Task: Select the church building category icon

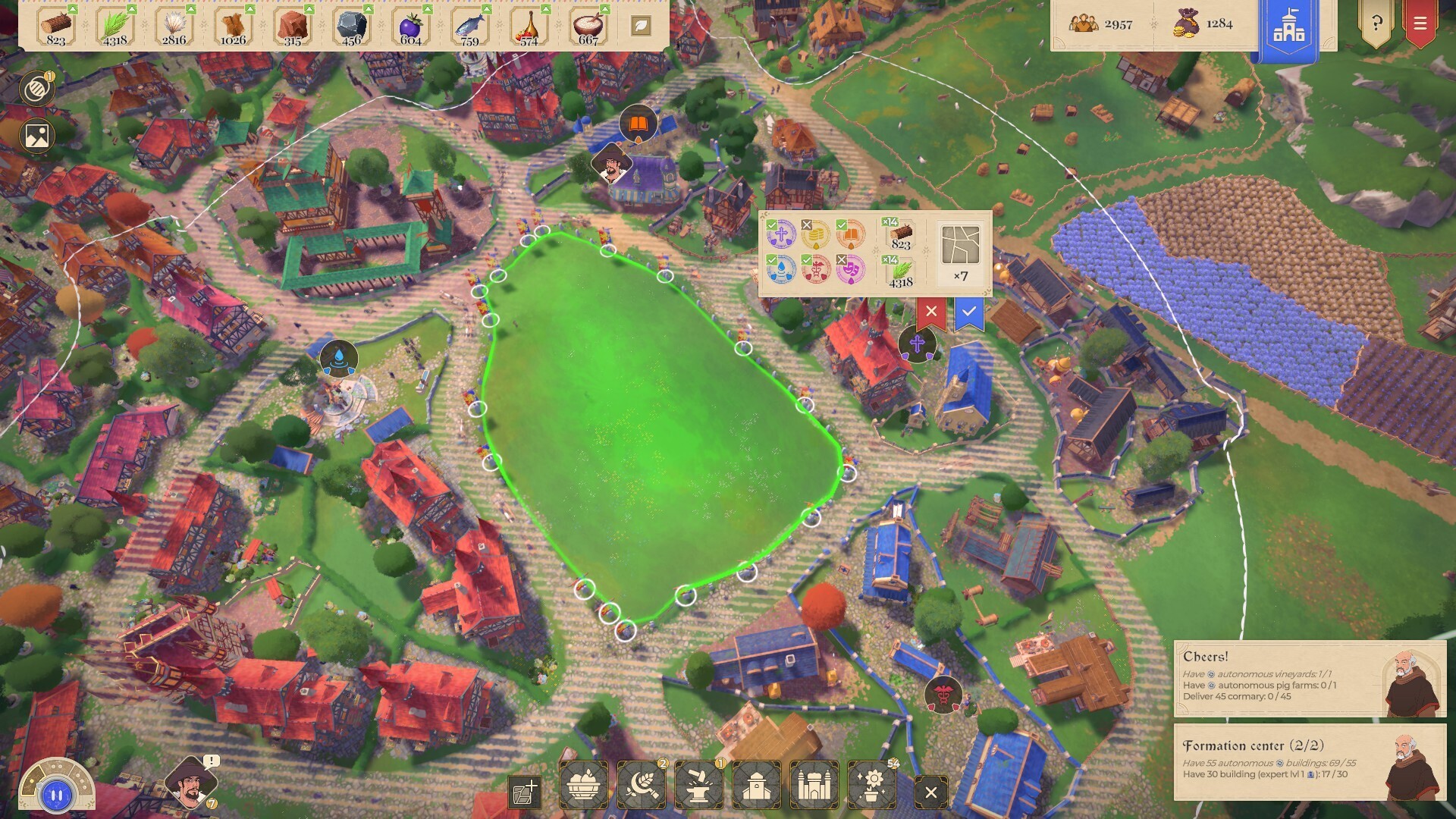Action: pyautogui.click(x=756, y=787)
